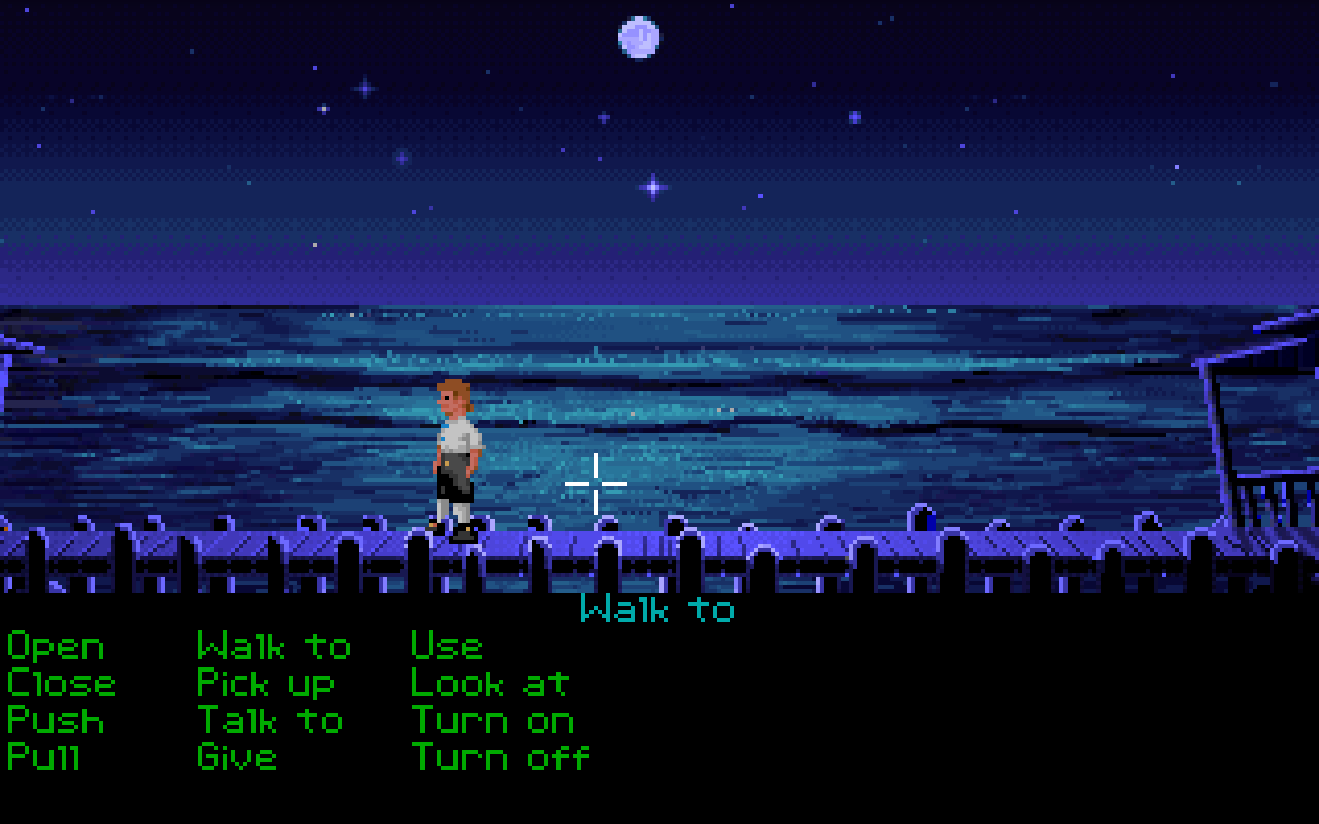
Task: Click the bright star above the horizon
Action: tap(651, 185)
